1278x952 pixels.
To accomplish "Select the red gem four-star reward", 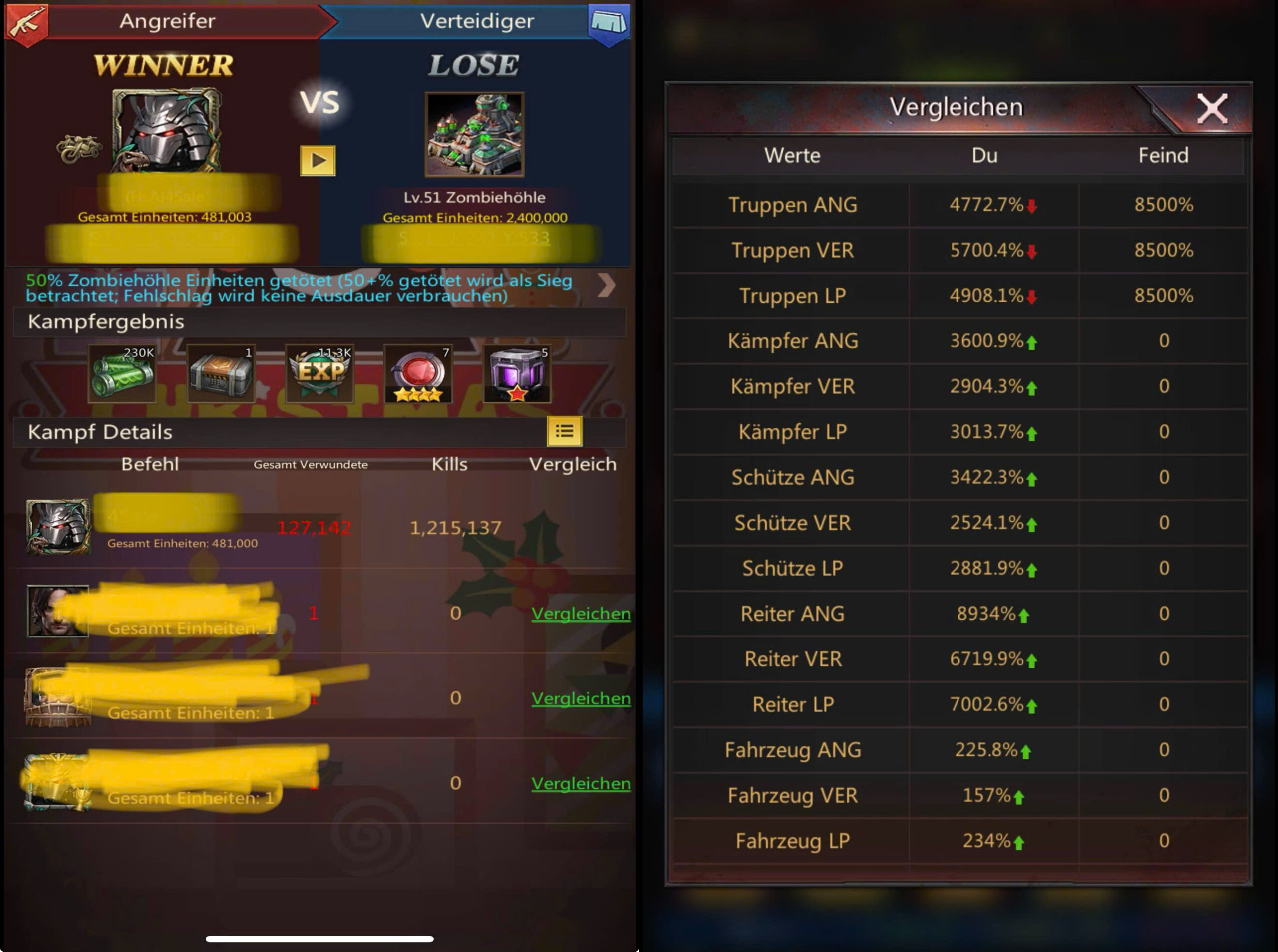I will point(418,373).
